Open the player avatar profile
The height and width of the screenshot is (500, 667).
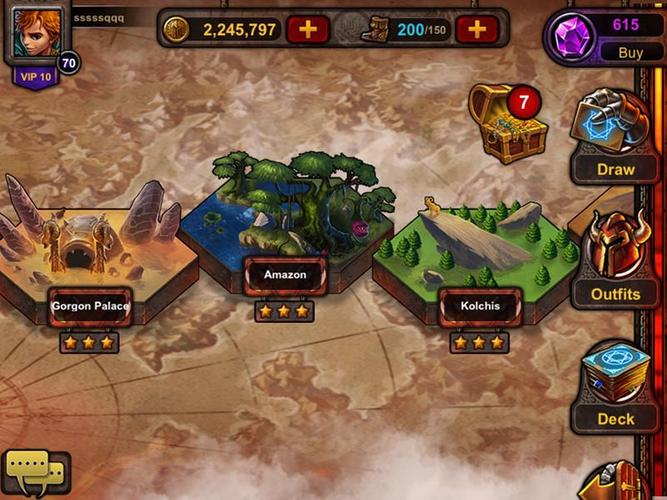click(x=36, y=32)
